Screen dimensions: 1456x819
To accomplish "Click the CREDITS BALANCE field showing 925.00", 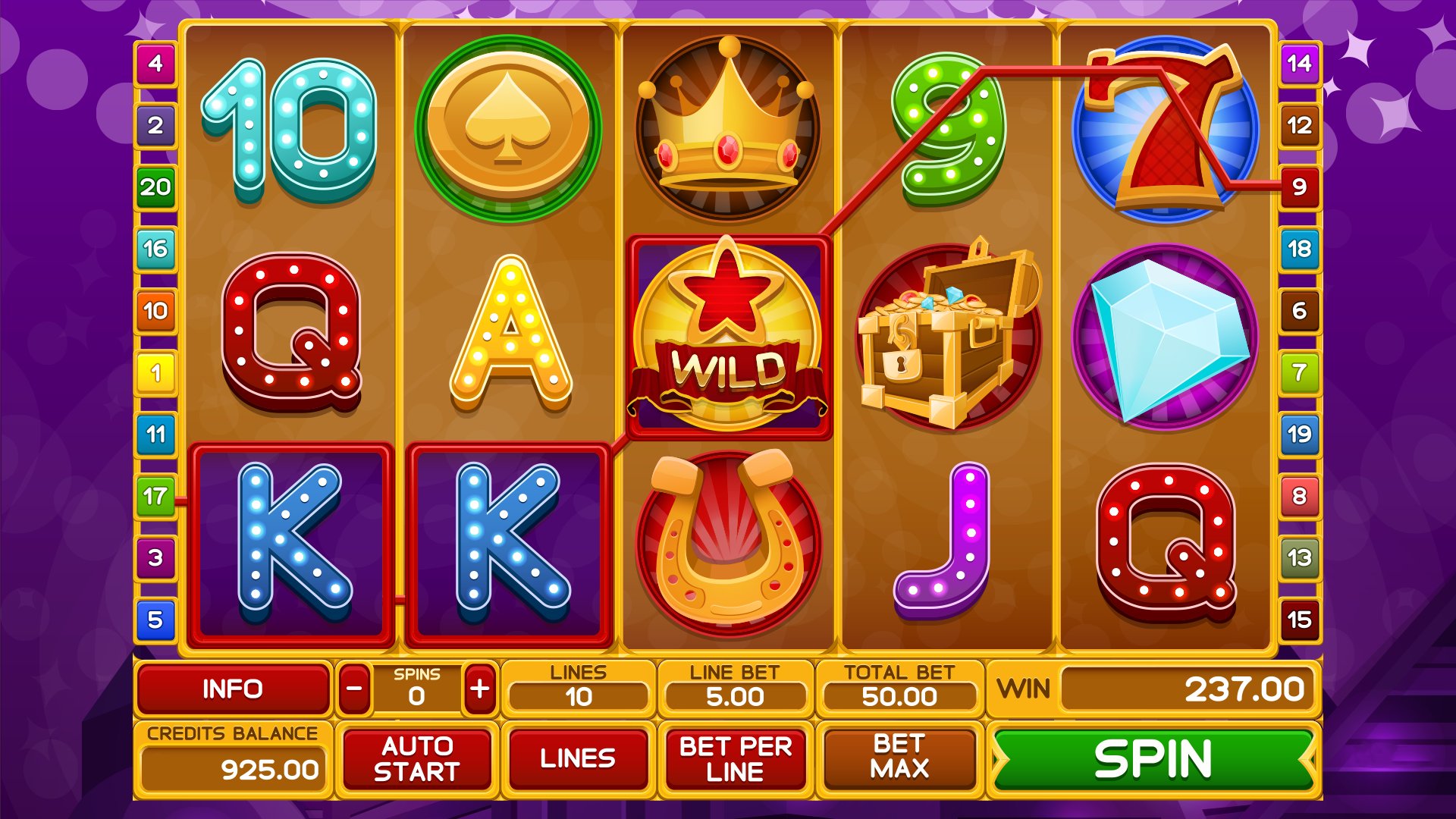I will point(231,766).
